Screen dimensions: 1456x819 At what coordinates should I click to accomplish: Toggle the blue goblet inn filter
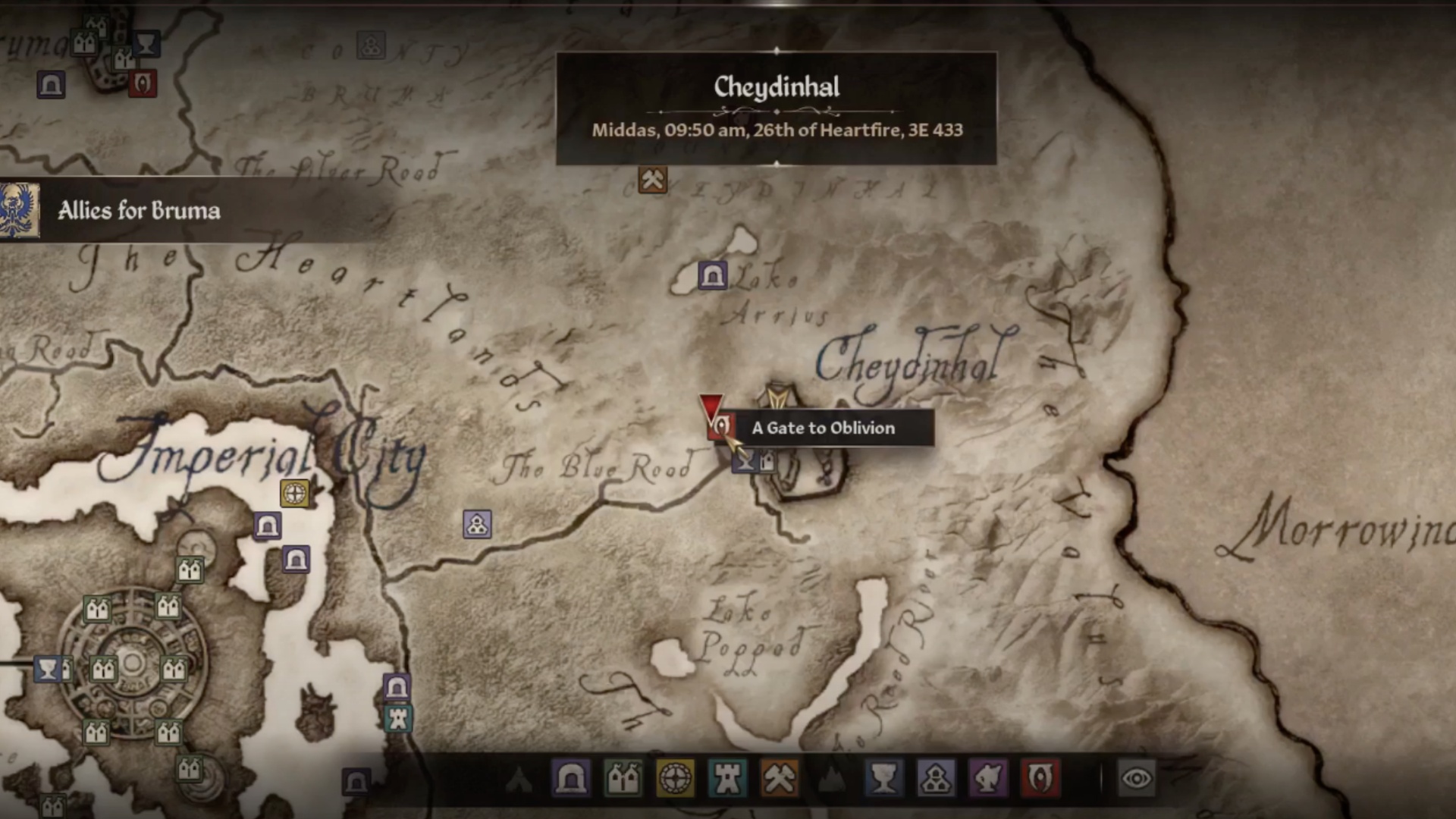(883, 778)
